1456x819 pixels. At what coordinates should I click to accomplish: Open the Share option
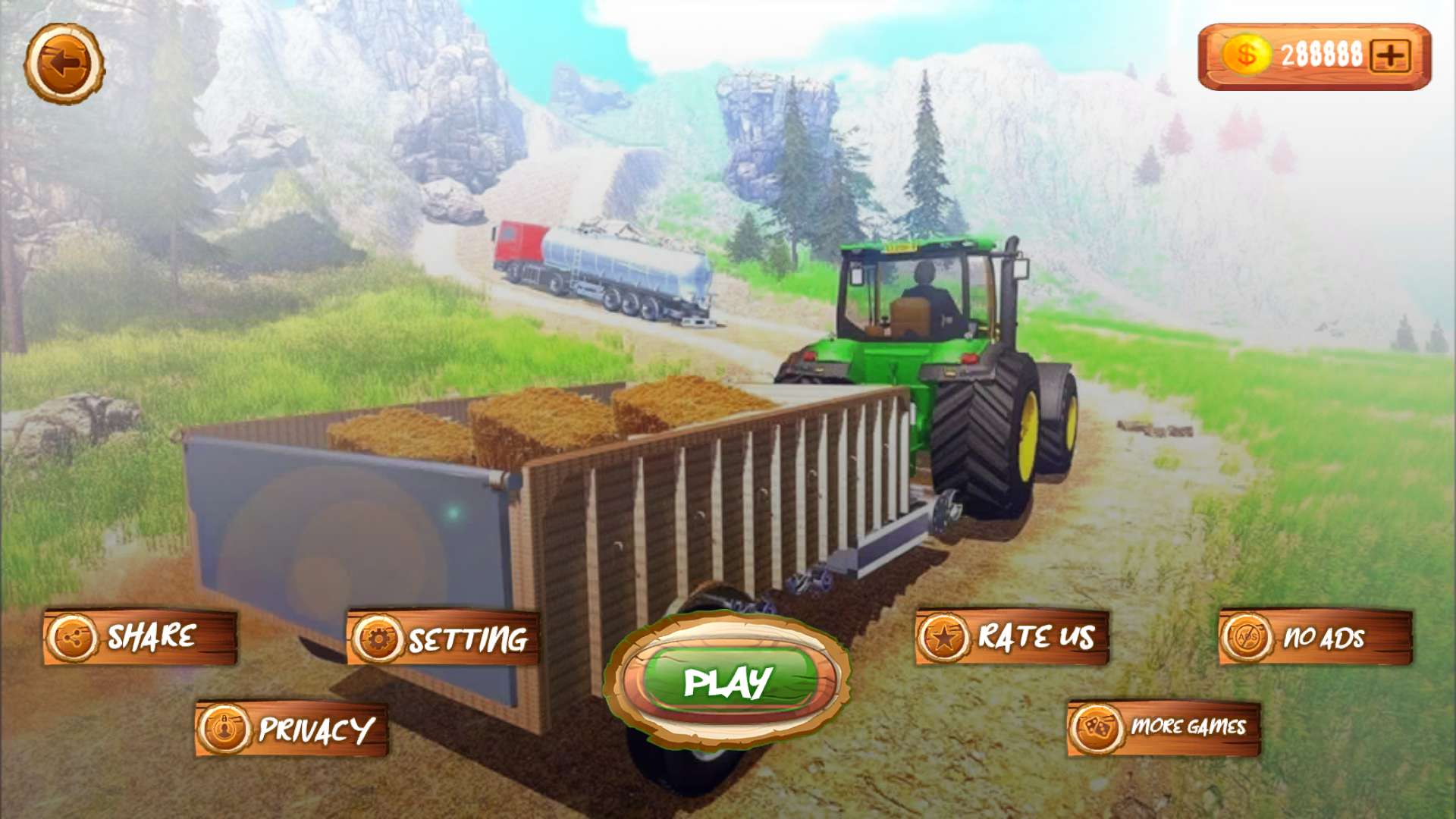140,637
